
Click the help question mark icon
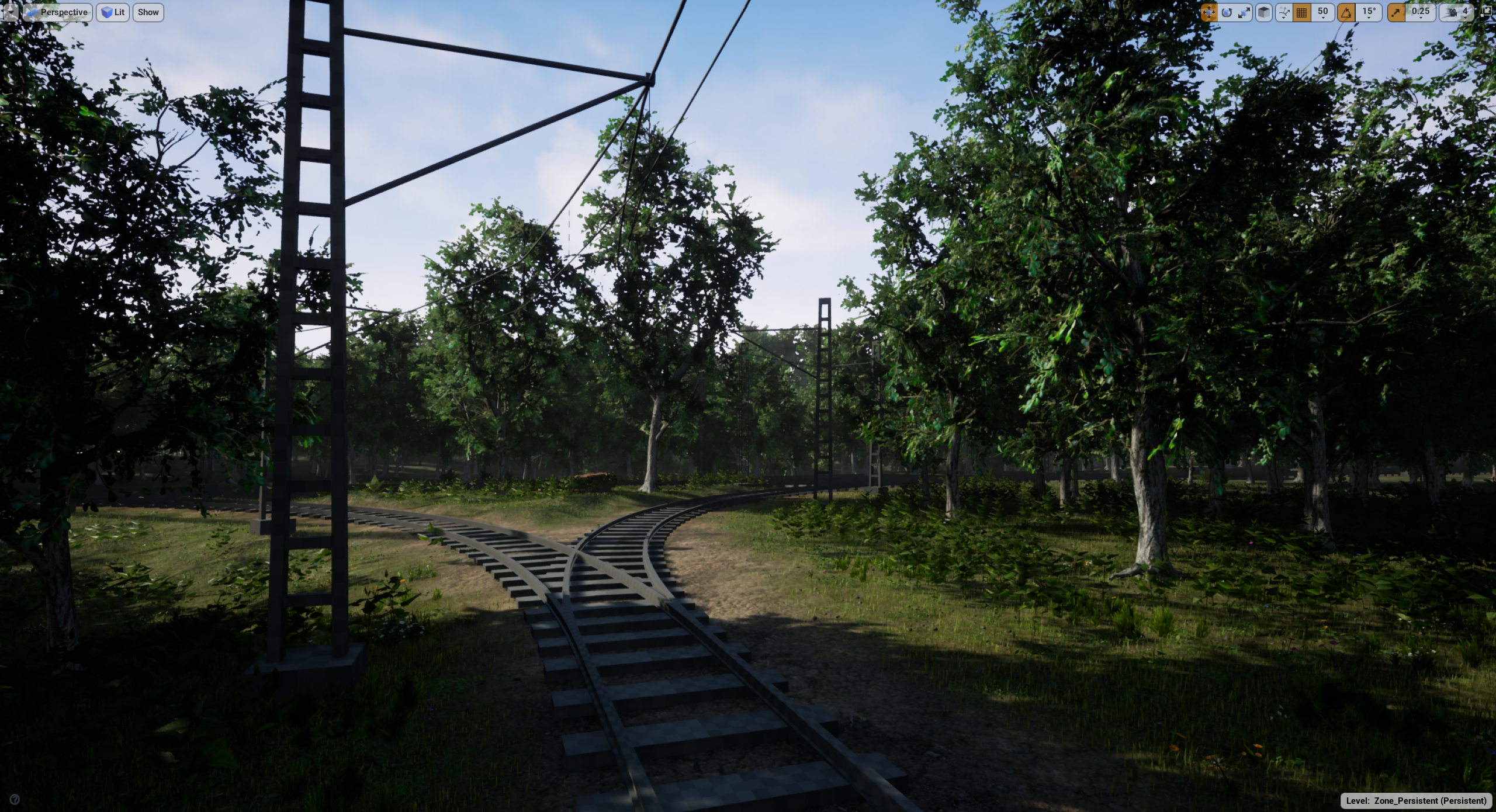(15, 799)
